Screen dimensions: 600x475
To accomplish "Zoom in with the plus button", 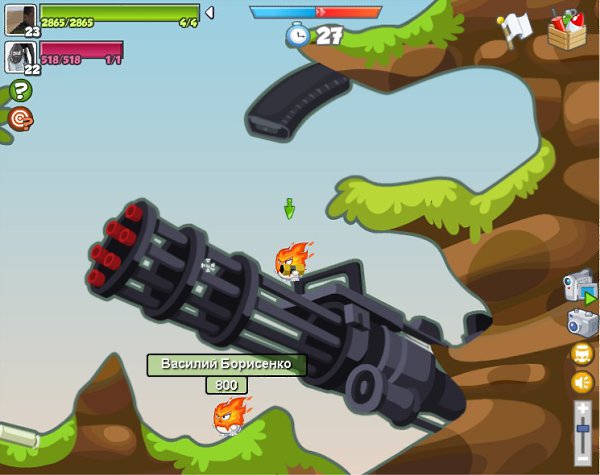I will tap(583, 408).
